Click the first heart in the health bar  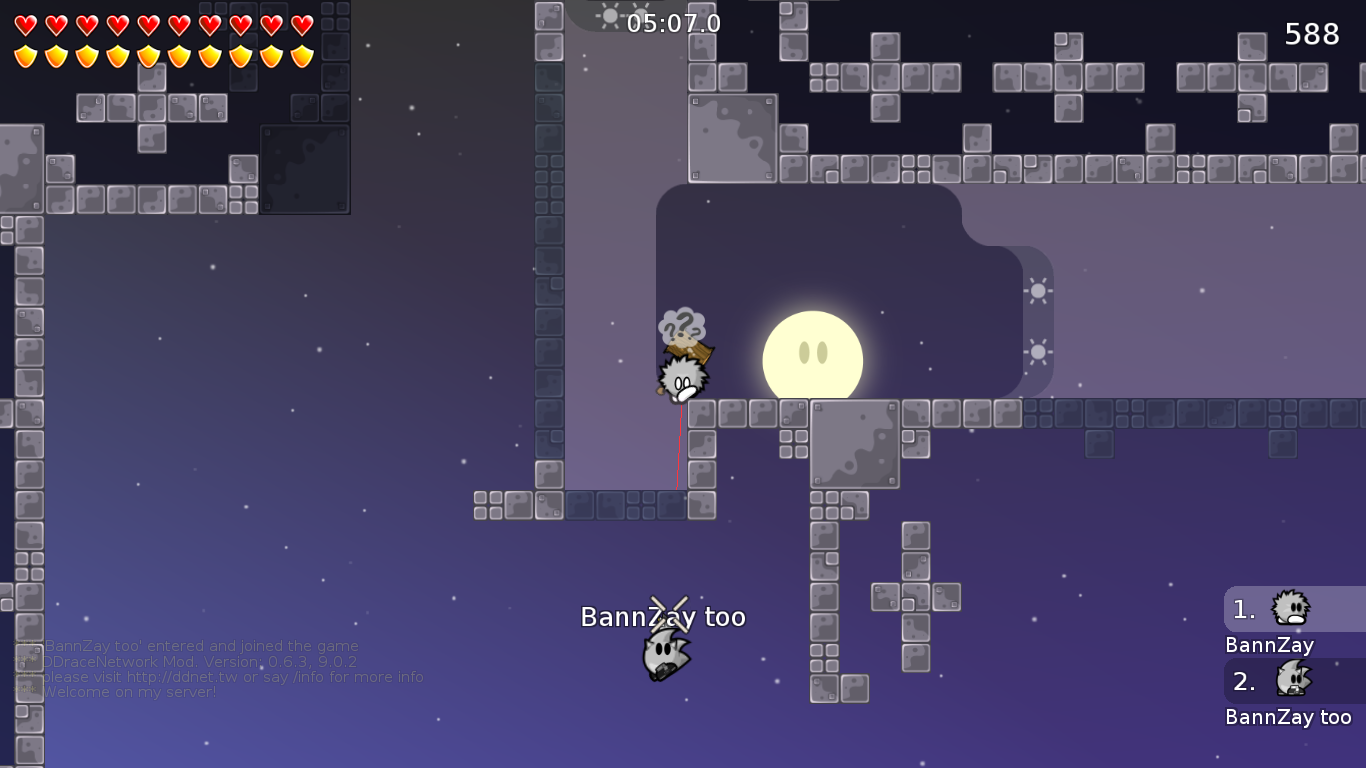(25, 22)
